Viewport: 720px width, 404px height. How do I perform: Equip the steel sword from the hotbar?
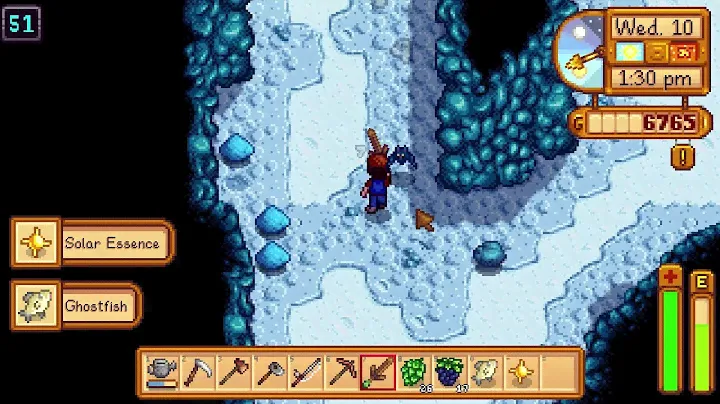305,371
